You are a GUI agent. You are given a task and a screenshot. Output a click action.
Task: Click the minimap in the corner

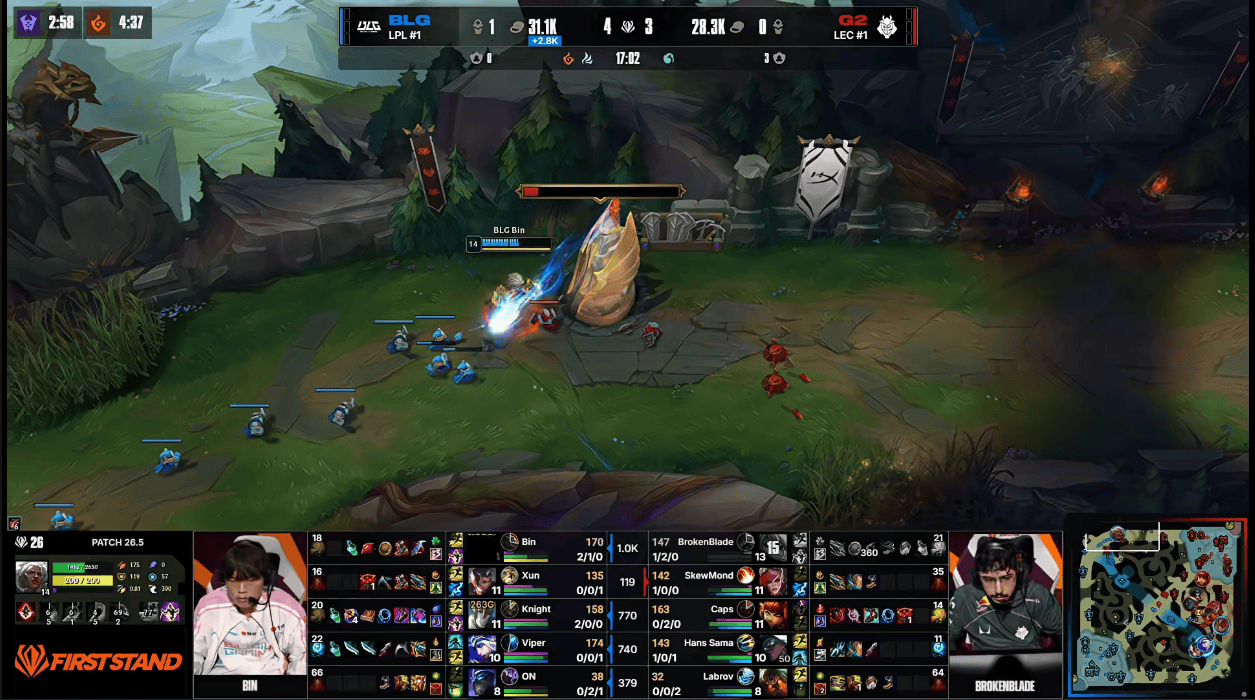[x=1158, y=607]
